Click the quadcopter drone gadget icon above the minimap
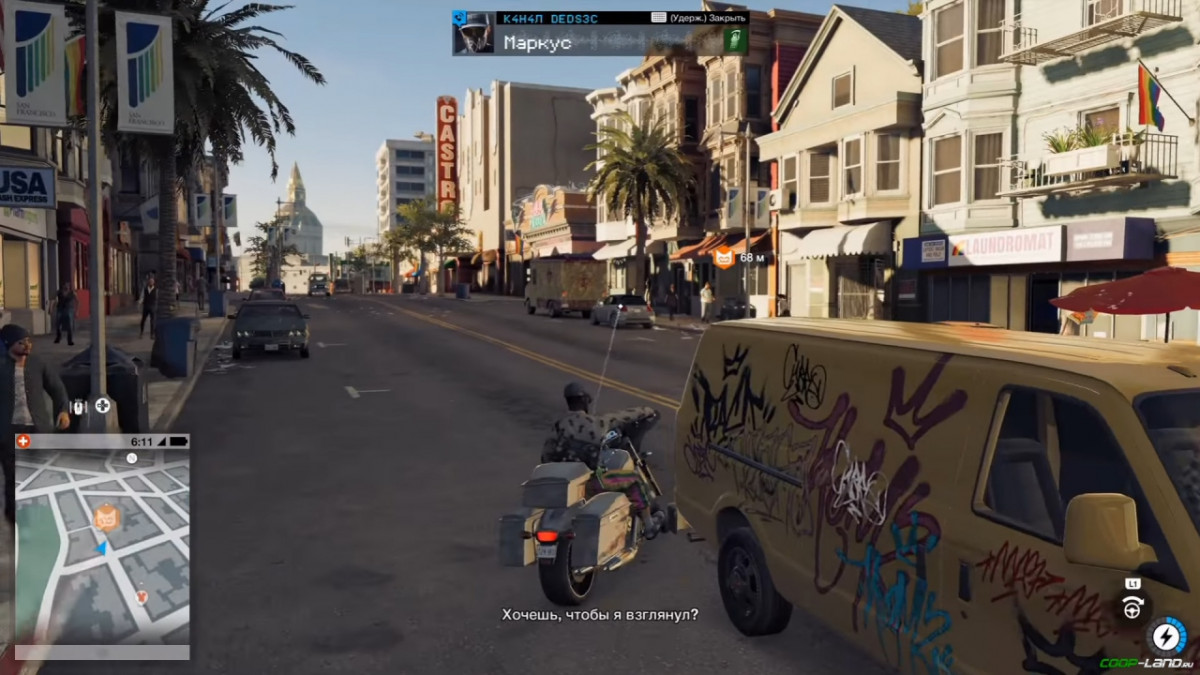Viewport: 1200px width, 675px height. [102, 407]
